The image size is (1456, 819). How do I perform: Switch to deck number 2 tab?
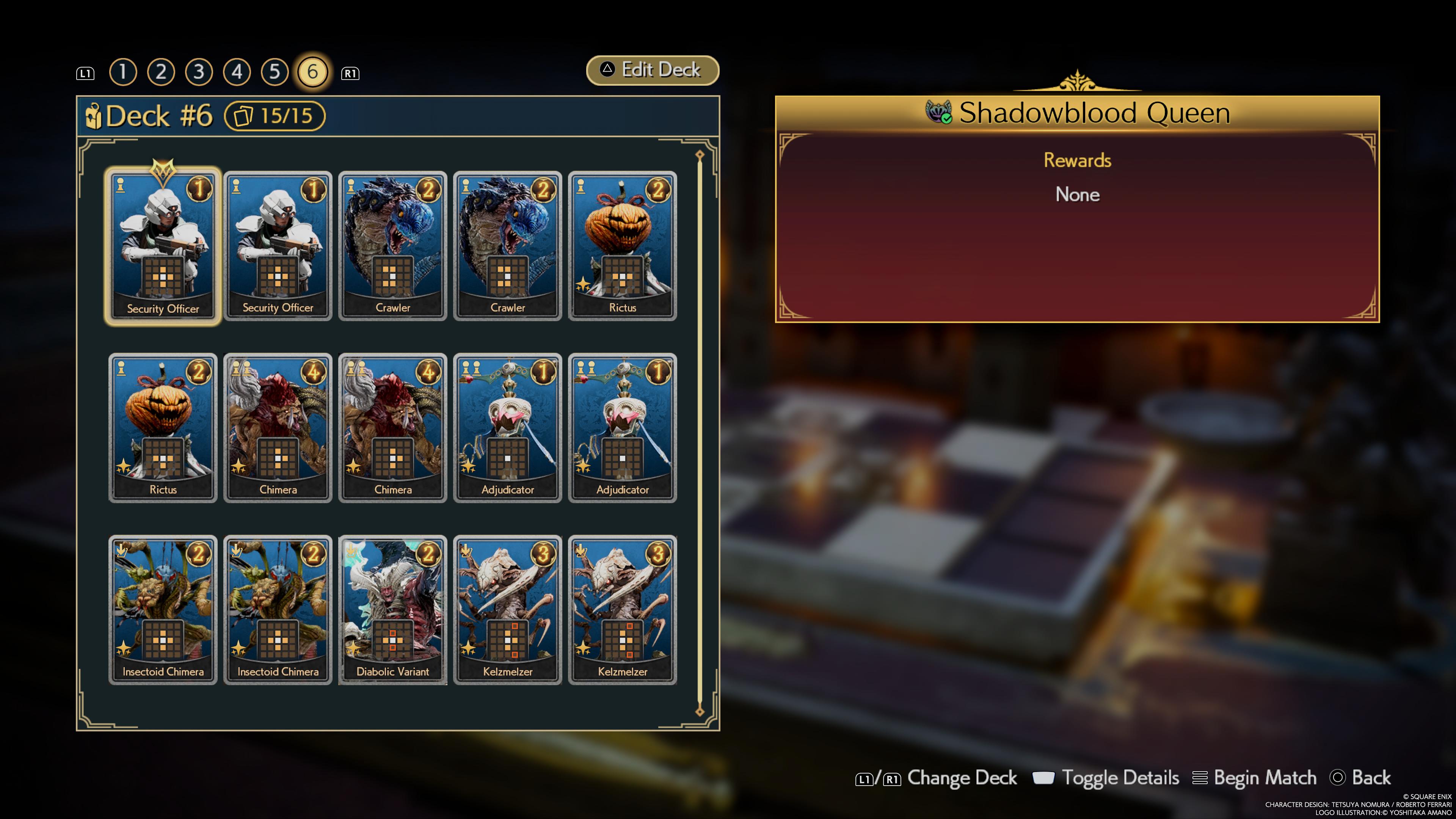click(161, 72)
